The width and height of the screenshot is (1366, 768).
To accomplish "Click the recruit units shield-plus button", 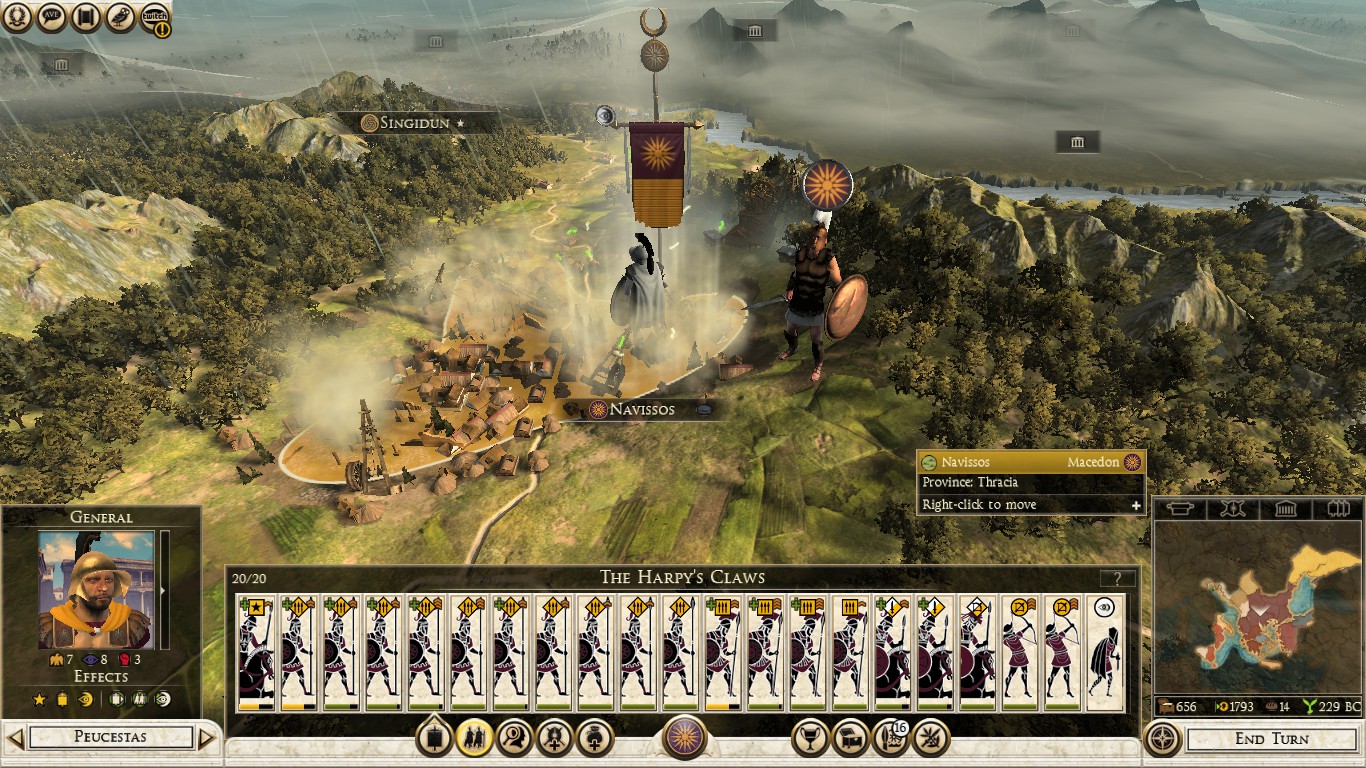I will click(553, 739).
